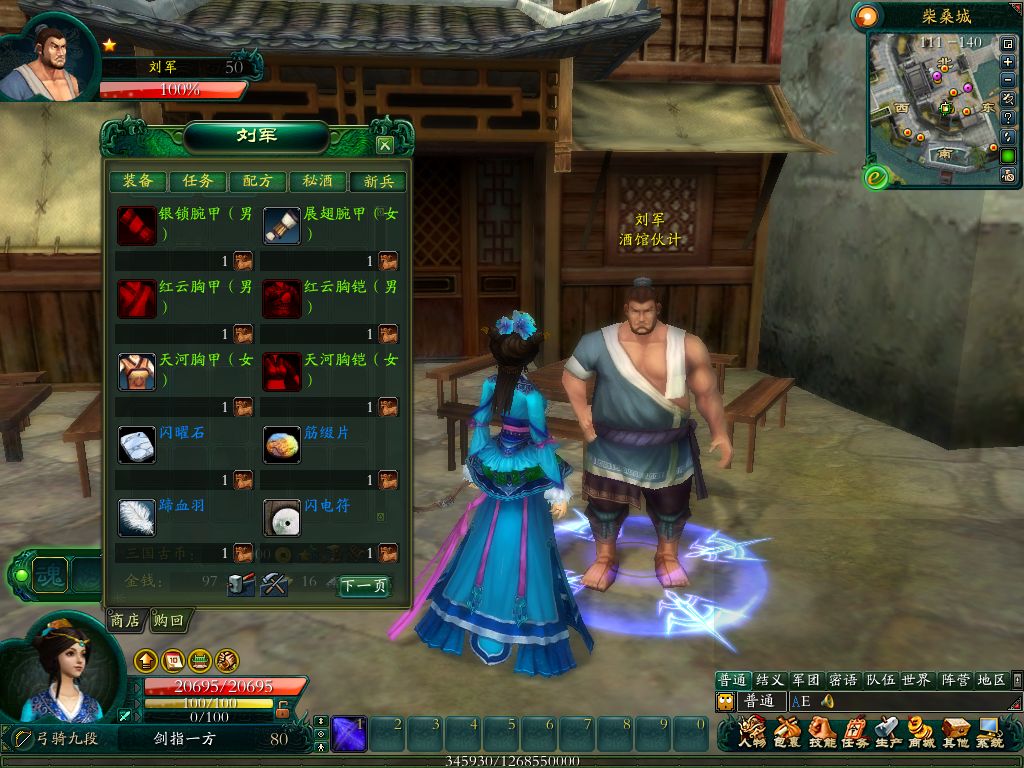Close the 刘军 shop window
This screenshot has width=1024, height=768.
(x=384, y=145)
